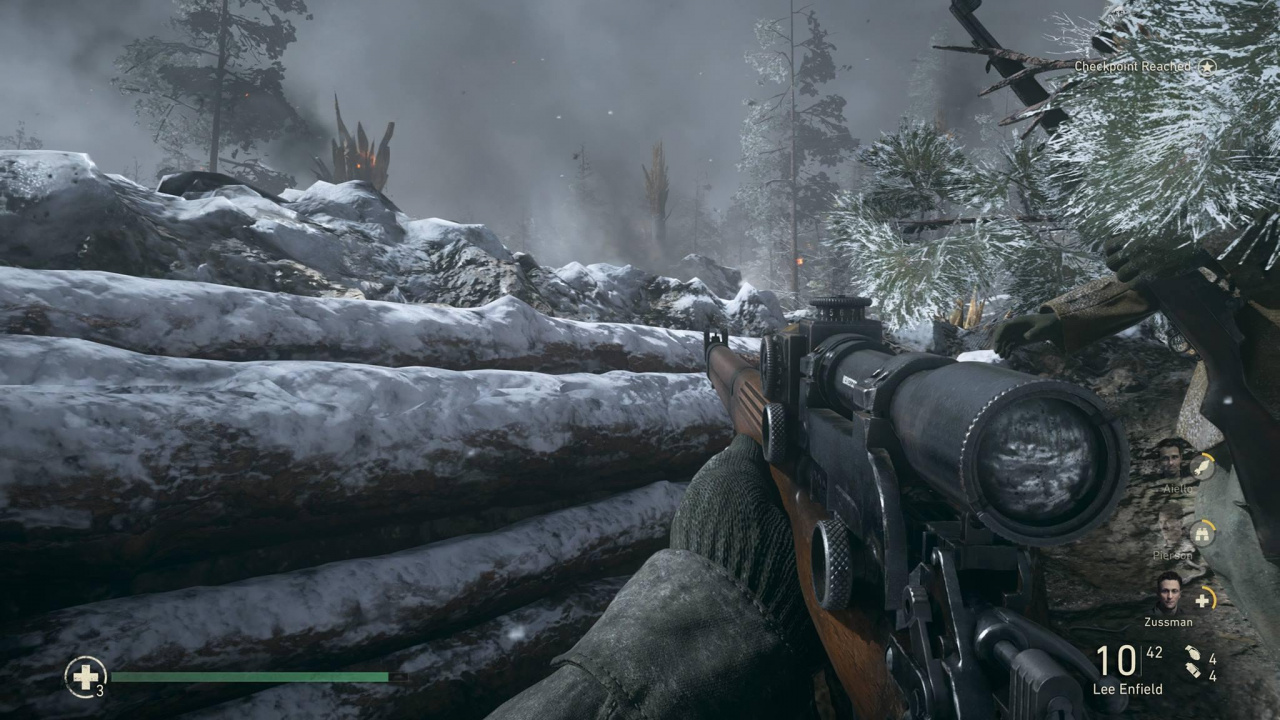Toggle Aiello's ability charge ring
The width and height of the screenshot is (1280, 720).
pyautogui.click(x=1210, y=458)
